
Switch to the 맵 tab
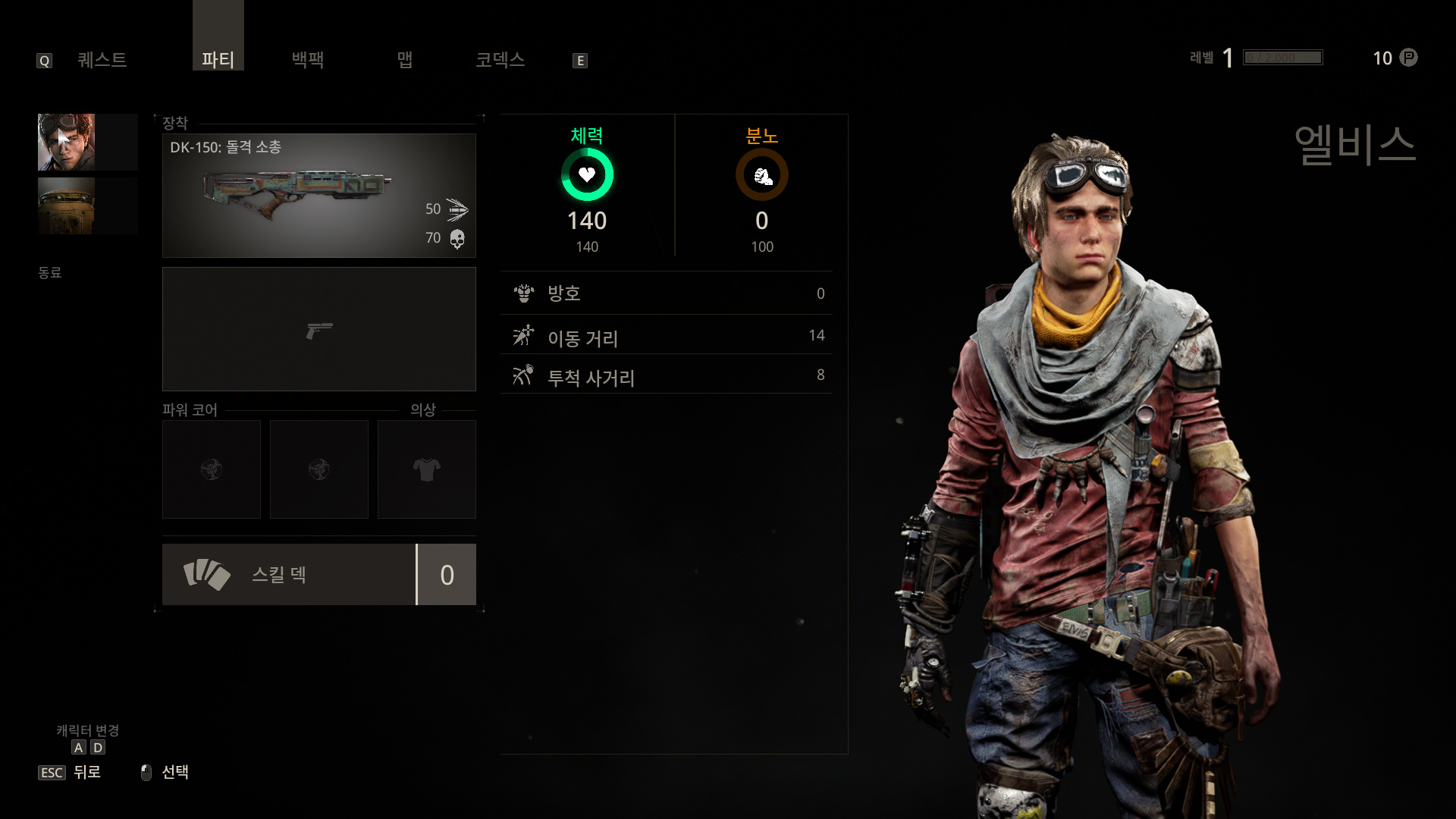point(405,60)
